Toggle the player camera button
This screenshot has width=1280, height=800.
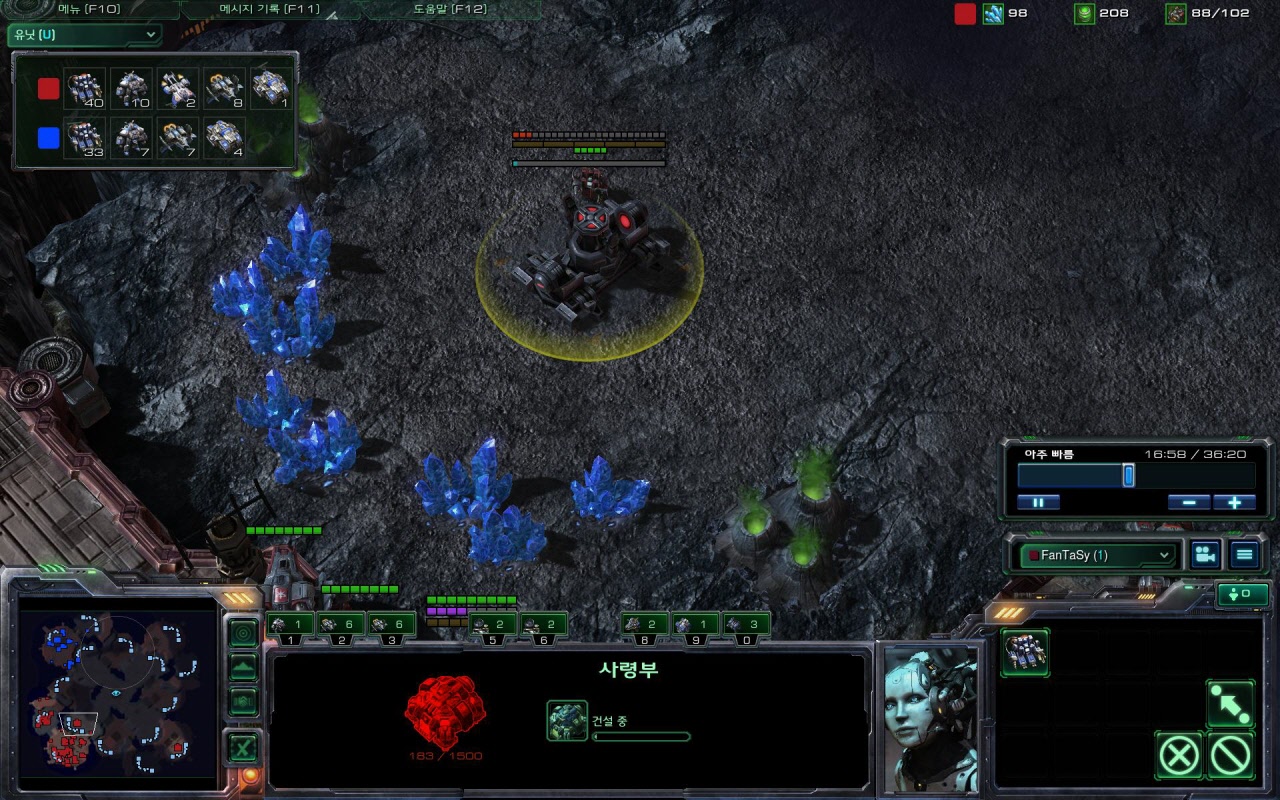[1206, 555]
